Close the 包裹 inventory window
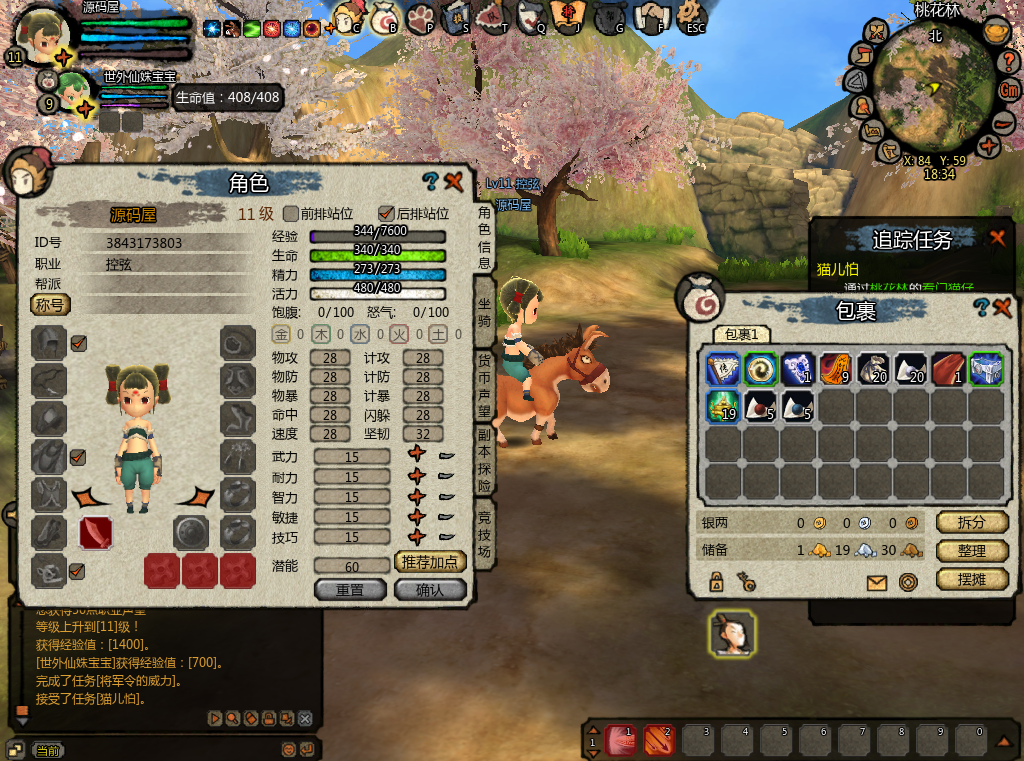Image resolution: width=1024 pixels, height=761 pixels. point(1003,307)
